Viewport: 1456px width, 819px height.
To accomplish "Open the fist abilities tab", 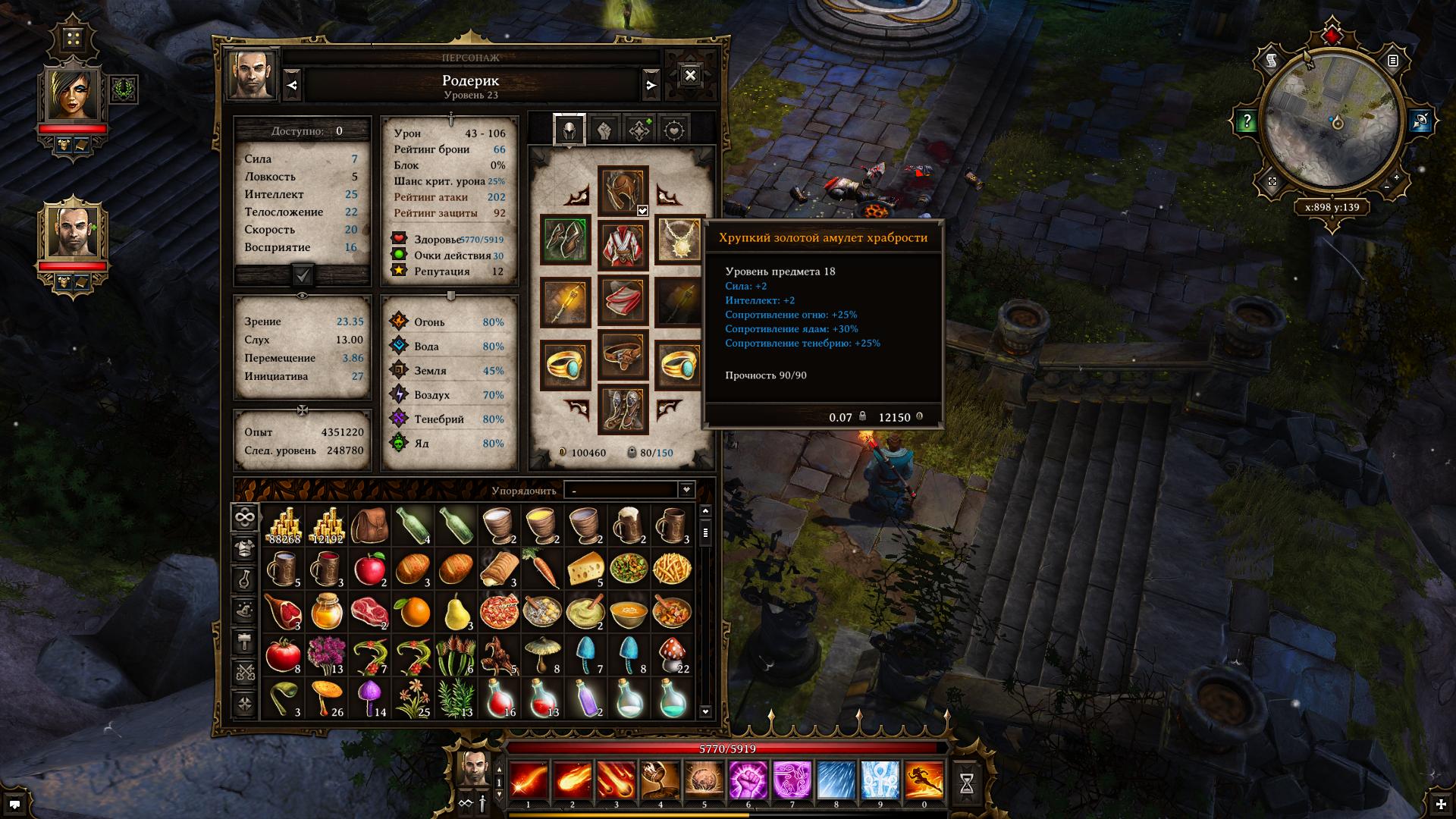I will (x=604, y=130).
